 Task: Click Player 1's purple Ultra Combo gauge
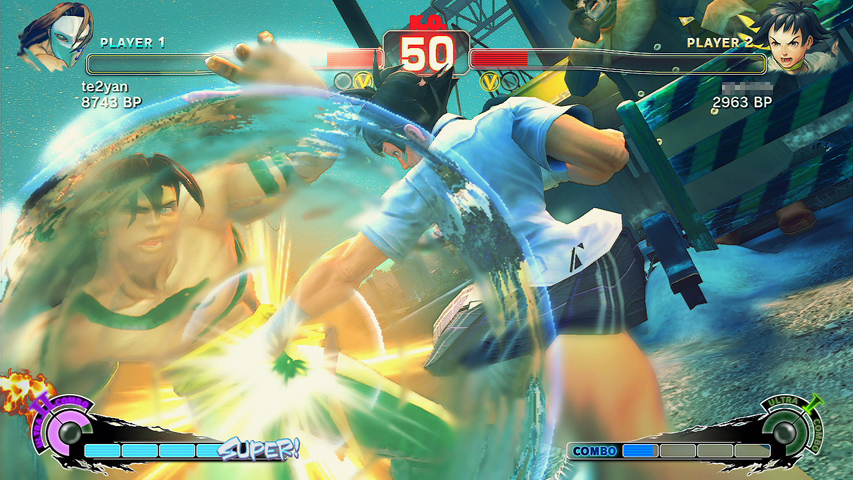pos(67,434)
